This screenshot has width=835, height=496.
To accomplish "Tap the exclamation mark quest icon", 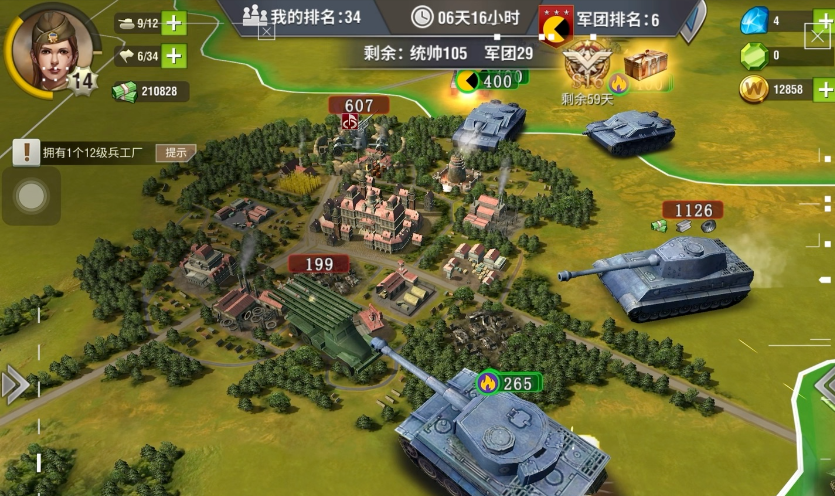I will tap(26, 152).
